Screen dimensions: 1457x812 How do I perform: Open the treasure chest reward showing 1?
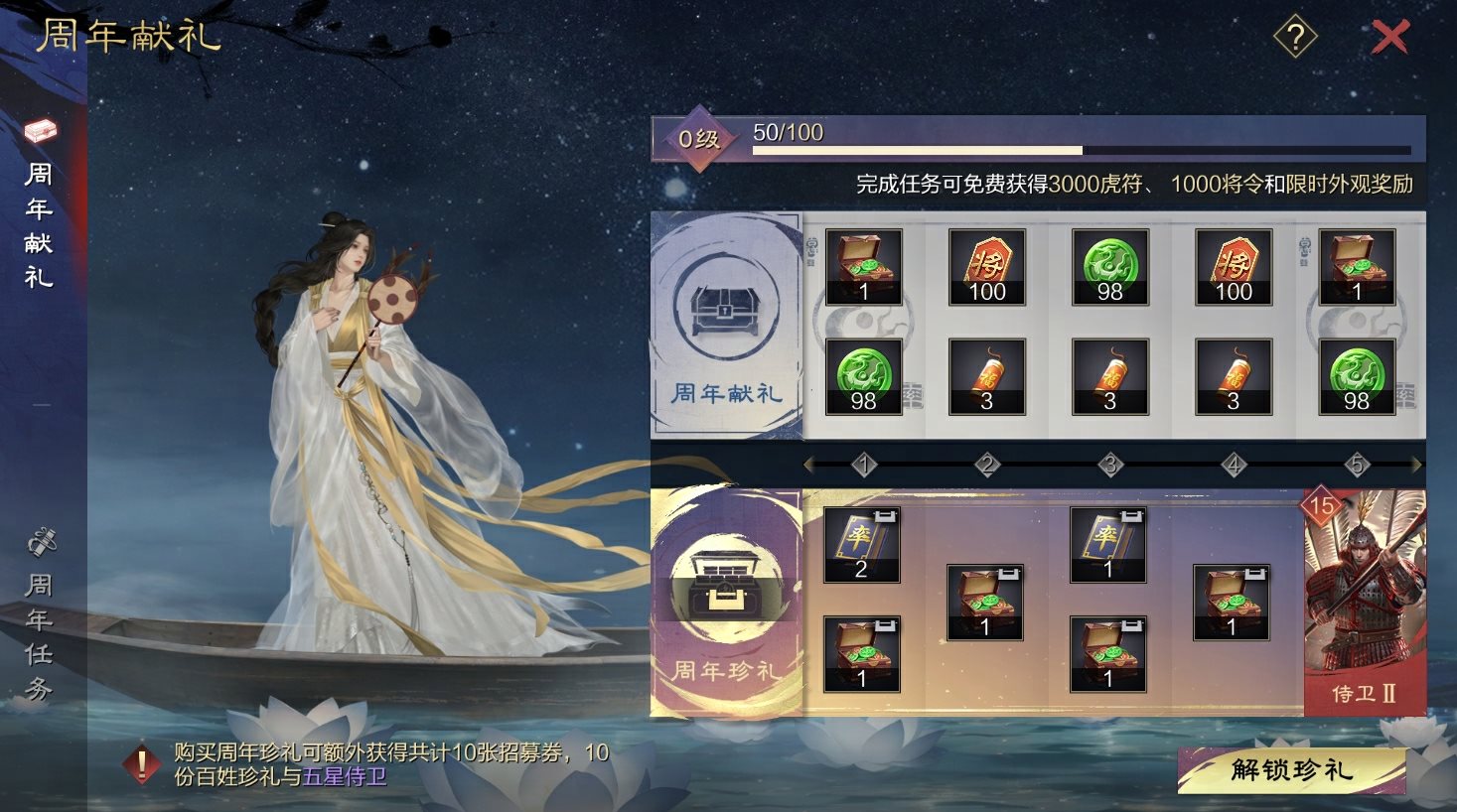point(862,266)
